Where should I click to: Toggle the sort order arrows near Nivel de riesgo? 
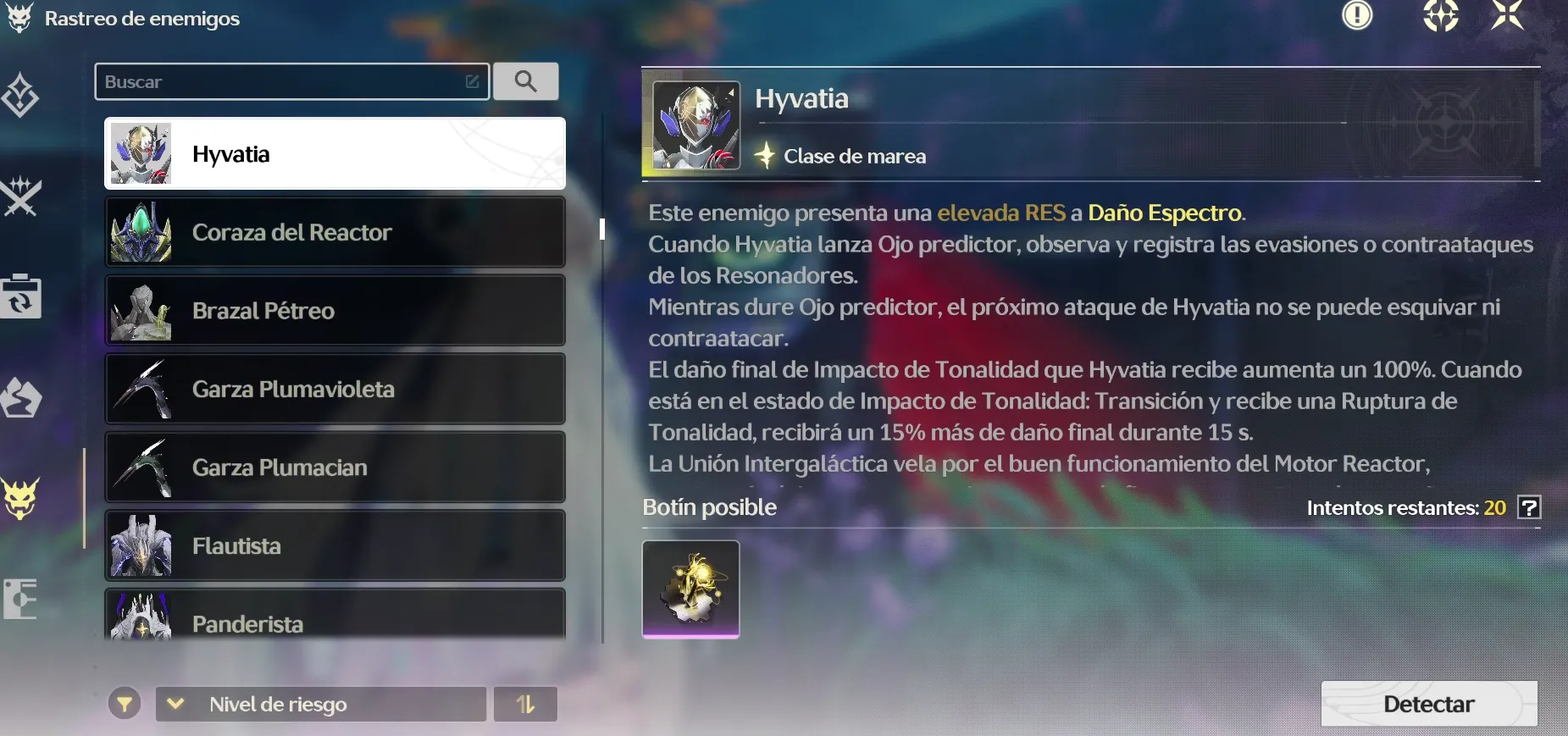[x=526, y=704]
